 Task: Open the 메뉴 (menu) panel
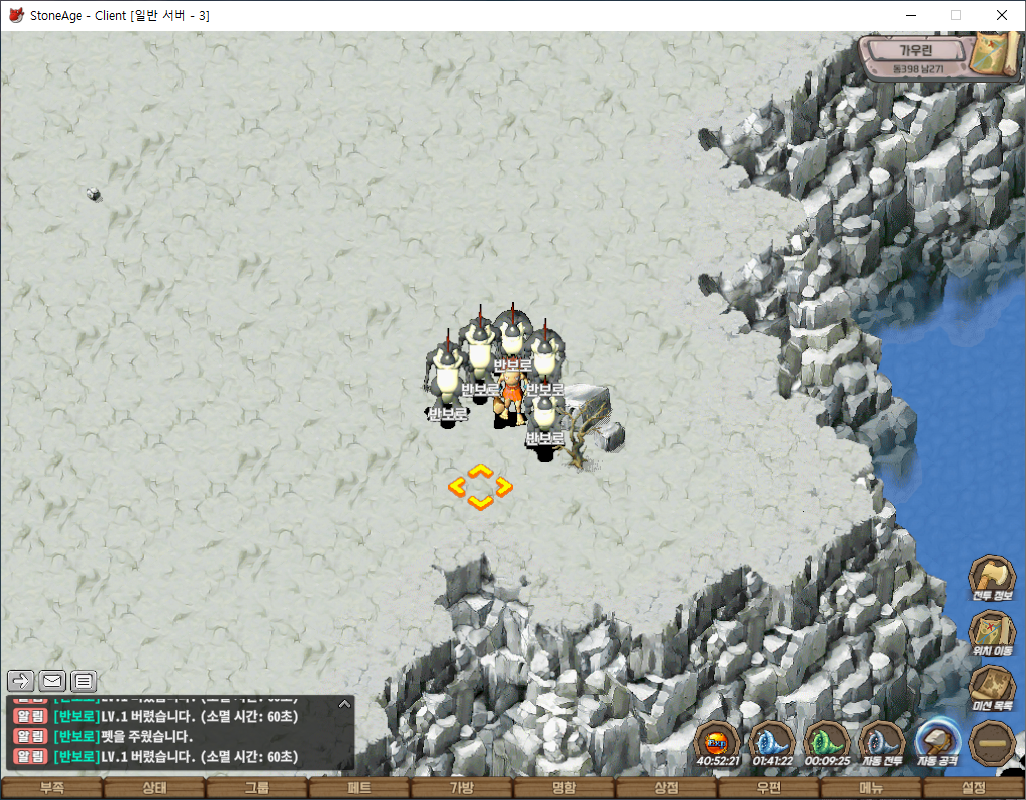(871, 788)
